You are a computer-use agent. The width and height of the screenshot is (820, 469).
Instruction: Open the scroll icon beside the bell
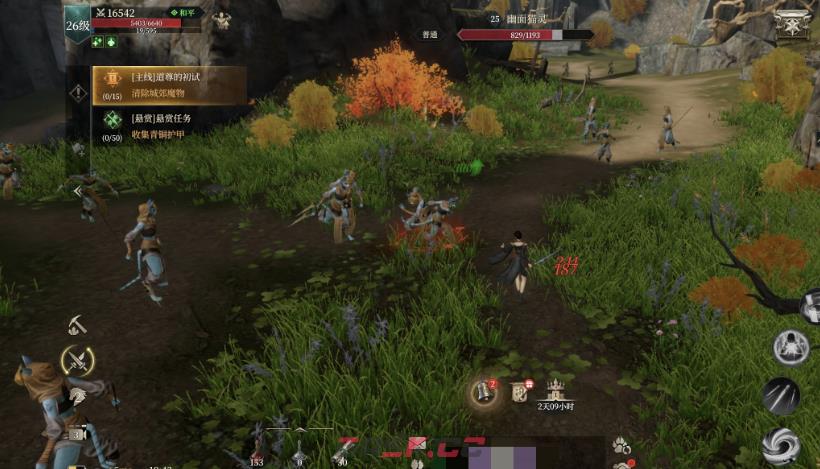tap(520, 391)
